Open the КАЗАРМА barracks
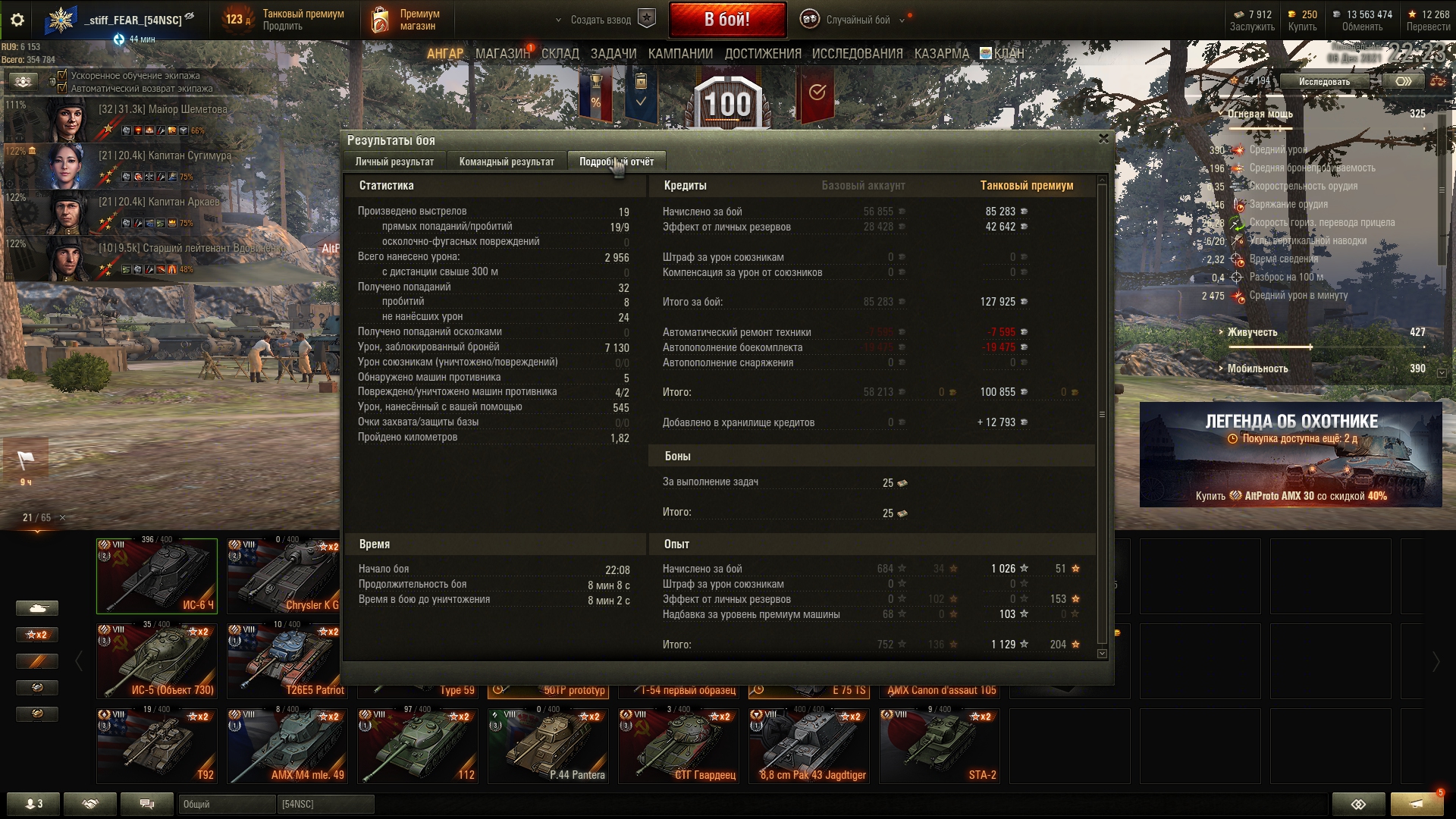1456x819 pixels. coord(941,54)
